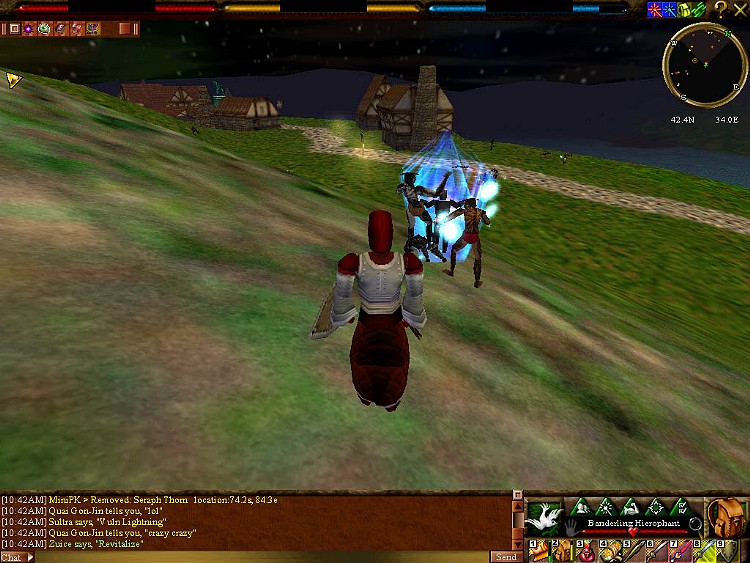This screenshot has width=750, height=563.
Task: Use the red potion in quickslot 3
Action: coord(587,551)
